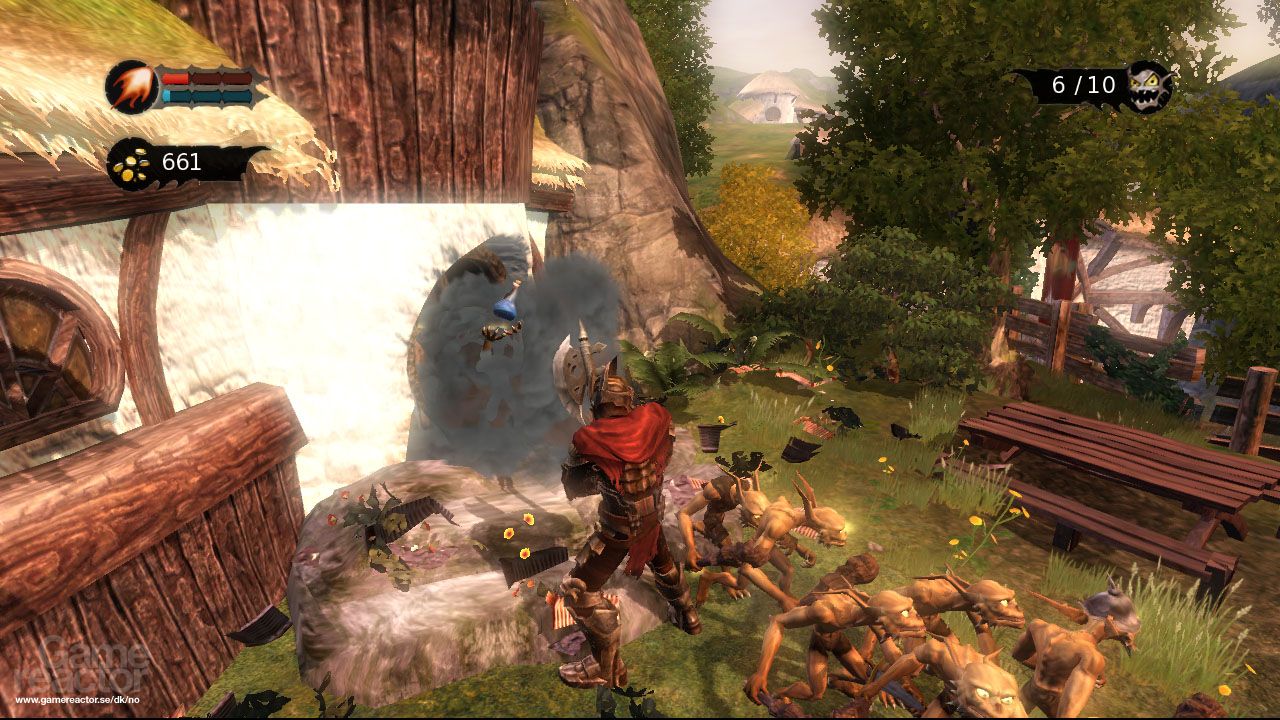Screen dimensions: 1280x720
Task: Click the gold coins pile icon
Action: tap(131, 163)
